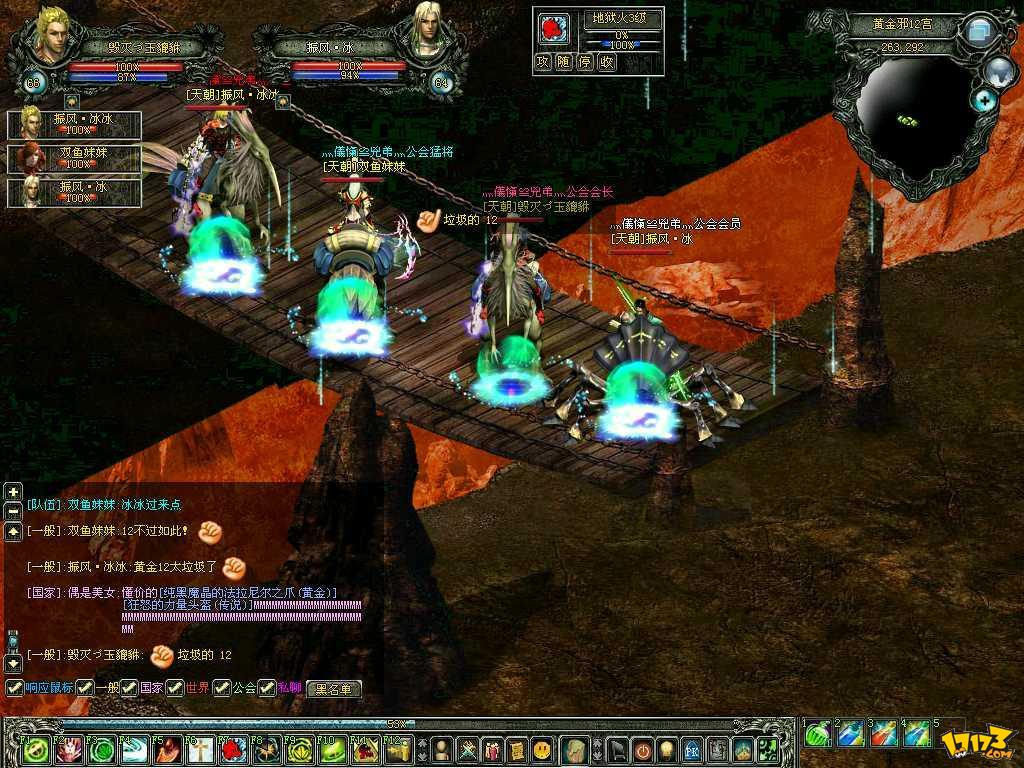Viewport: 1024px width, 768px height.
Task: Click the circular minimap
Action: pos(910,120)
